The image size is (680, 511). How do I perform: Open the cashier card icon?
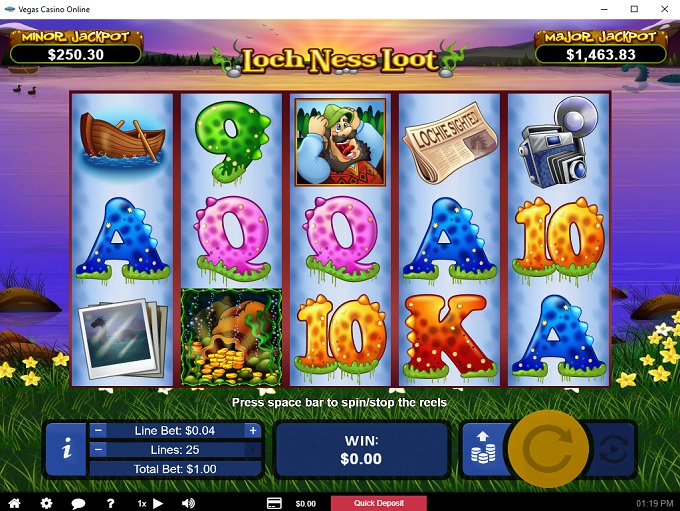coord(274,503)
